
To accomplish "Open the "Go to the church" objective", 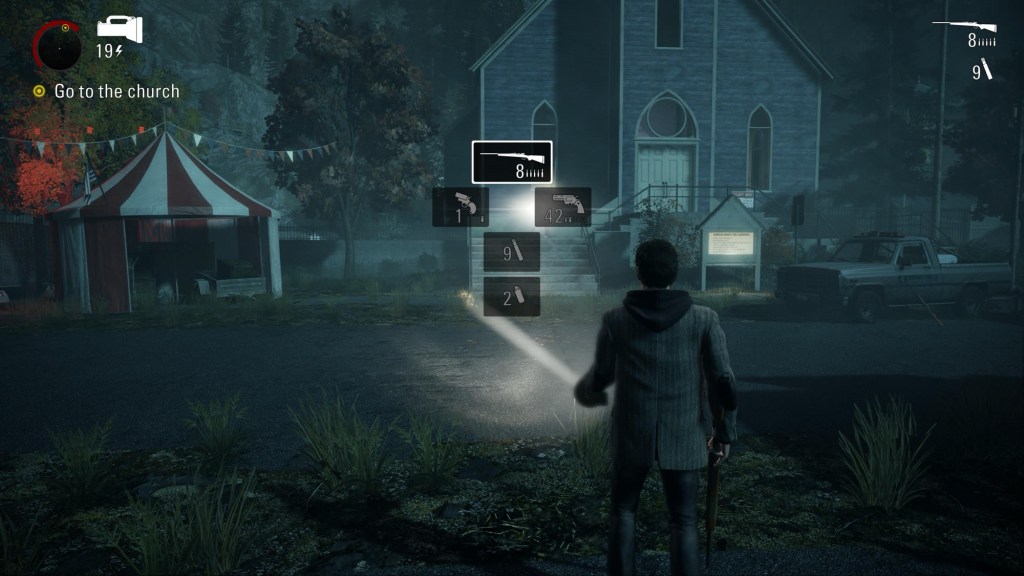I will (116, 91).
